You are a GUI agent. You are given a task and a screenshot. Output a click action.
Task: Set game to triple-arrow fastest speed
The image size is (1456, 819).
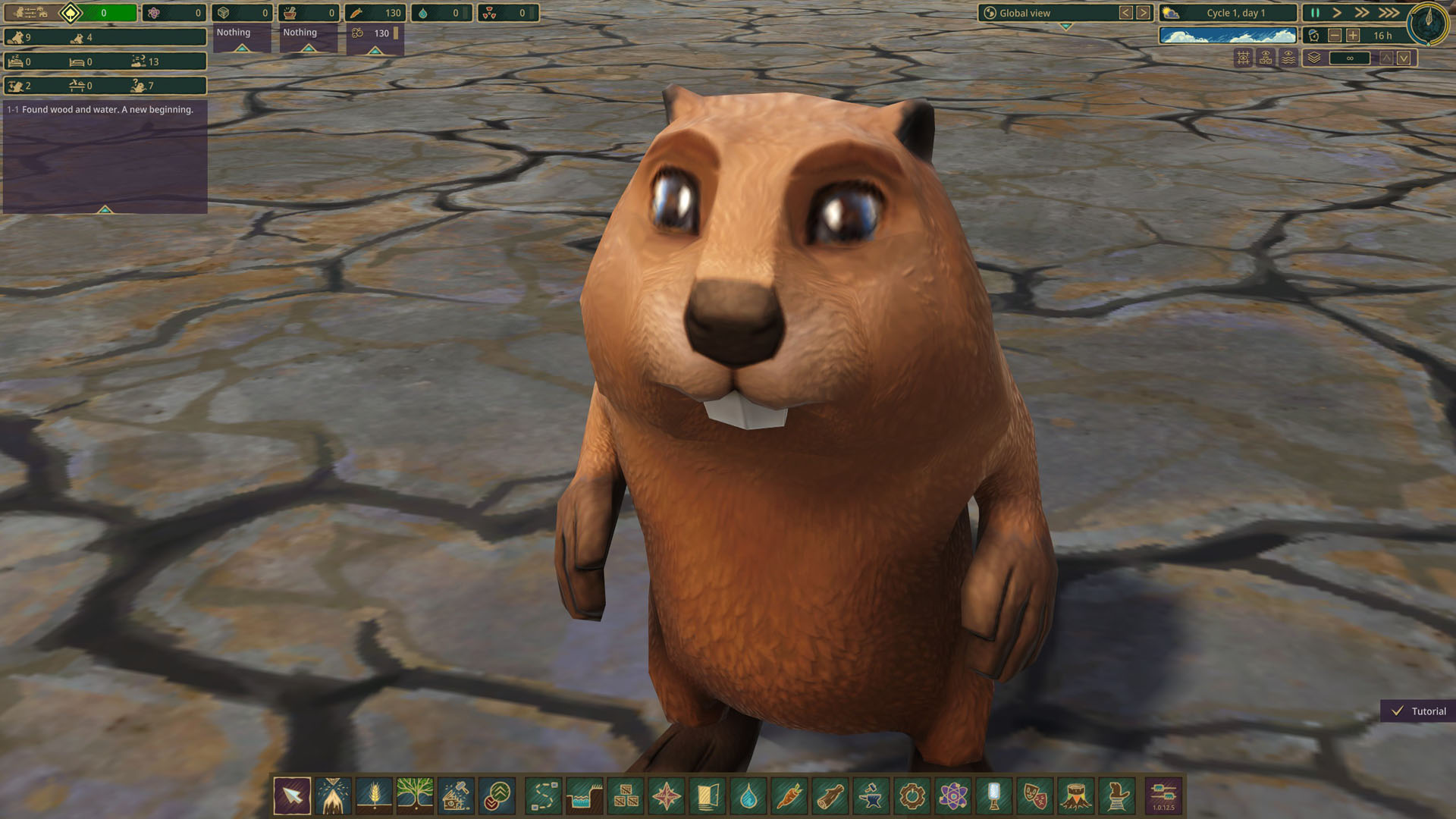[x=1389, y=13]
